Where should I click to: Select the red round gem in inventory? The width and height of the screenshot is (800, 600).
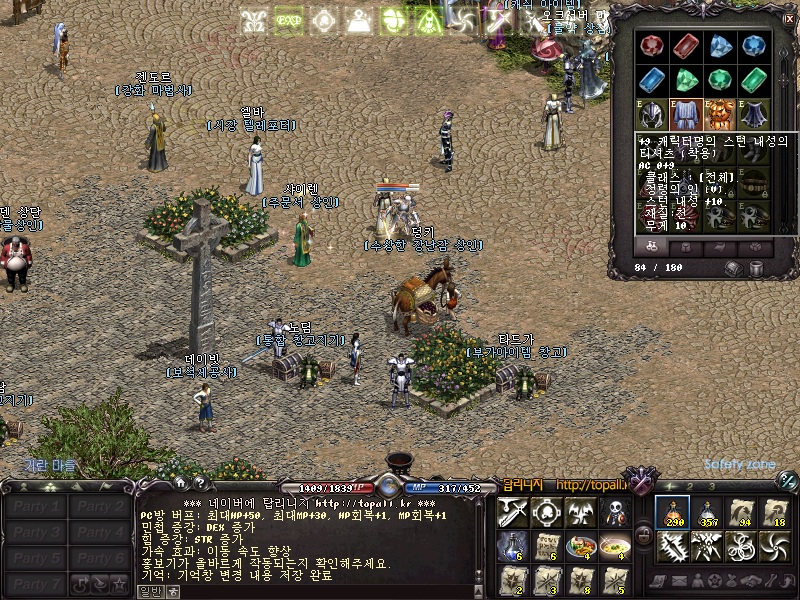pyautogui.click(x=653, y=46)
